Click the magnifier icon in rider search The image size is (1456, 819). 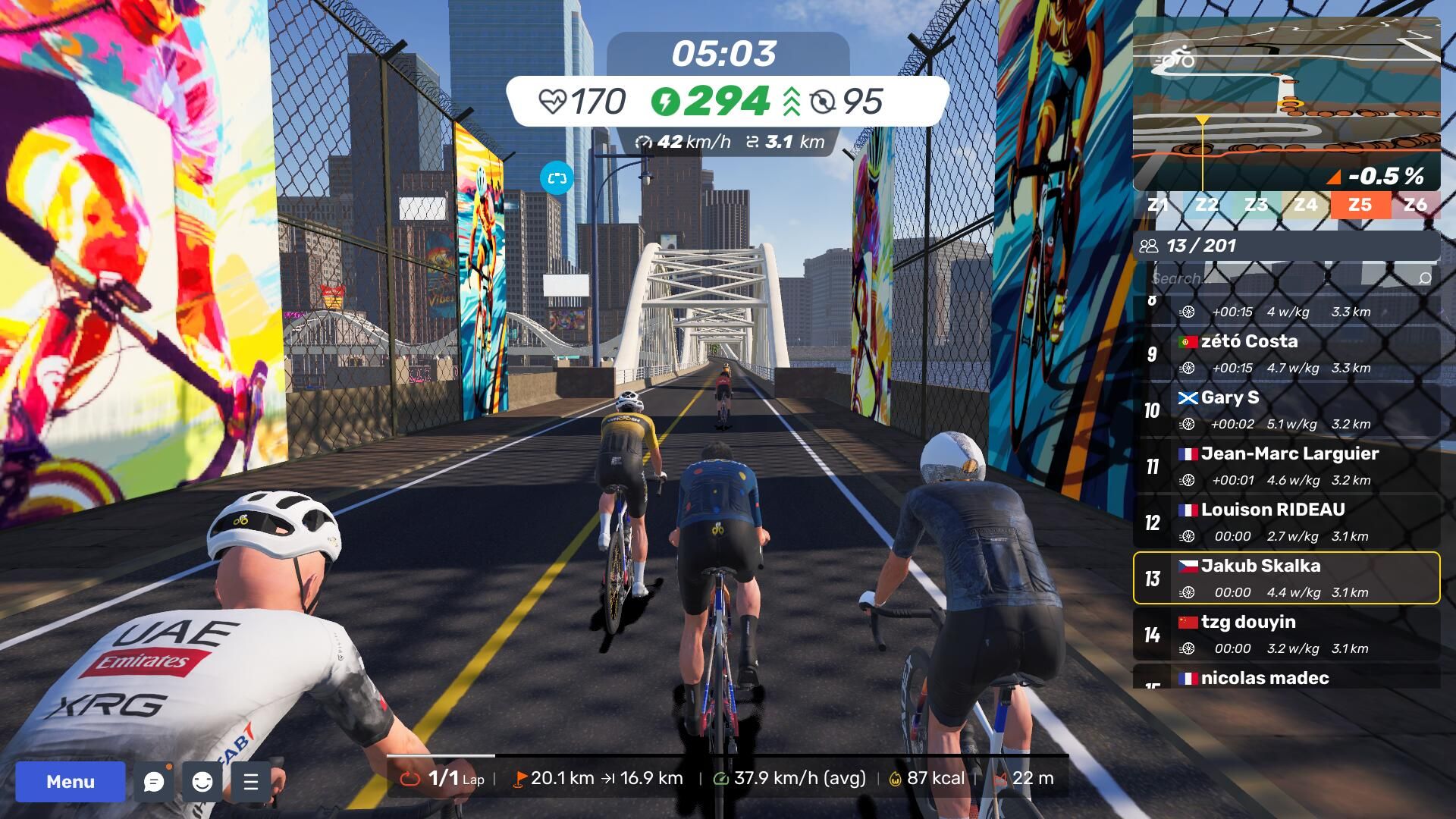coord(1424,278)
